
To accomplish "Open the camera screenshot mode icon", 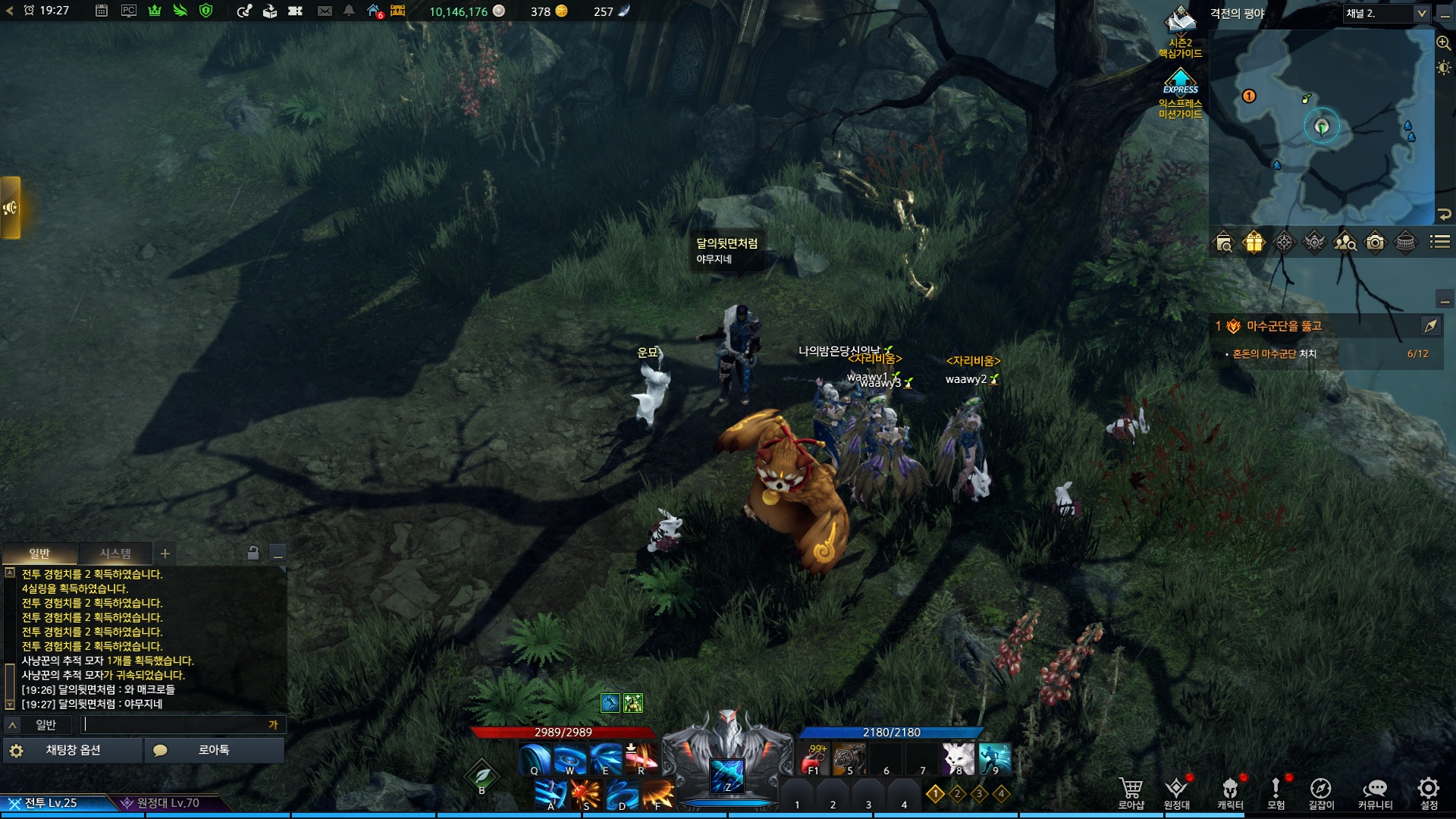I will point(1375,243).
